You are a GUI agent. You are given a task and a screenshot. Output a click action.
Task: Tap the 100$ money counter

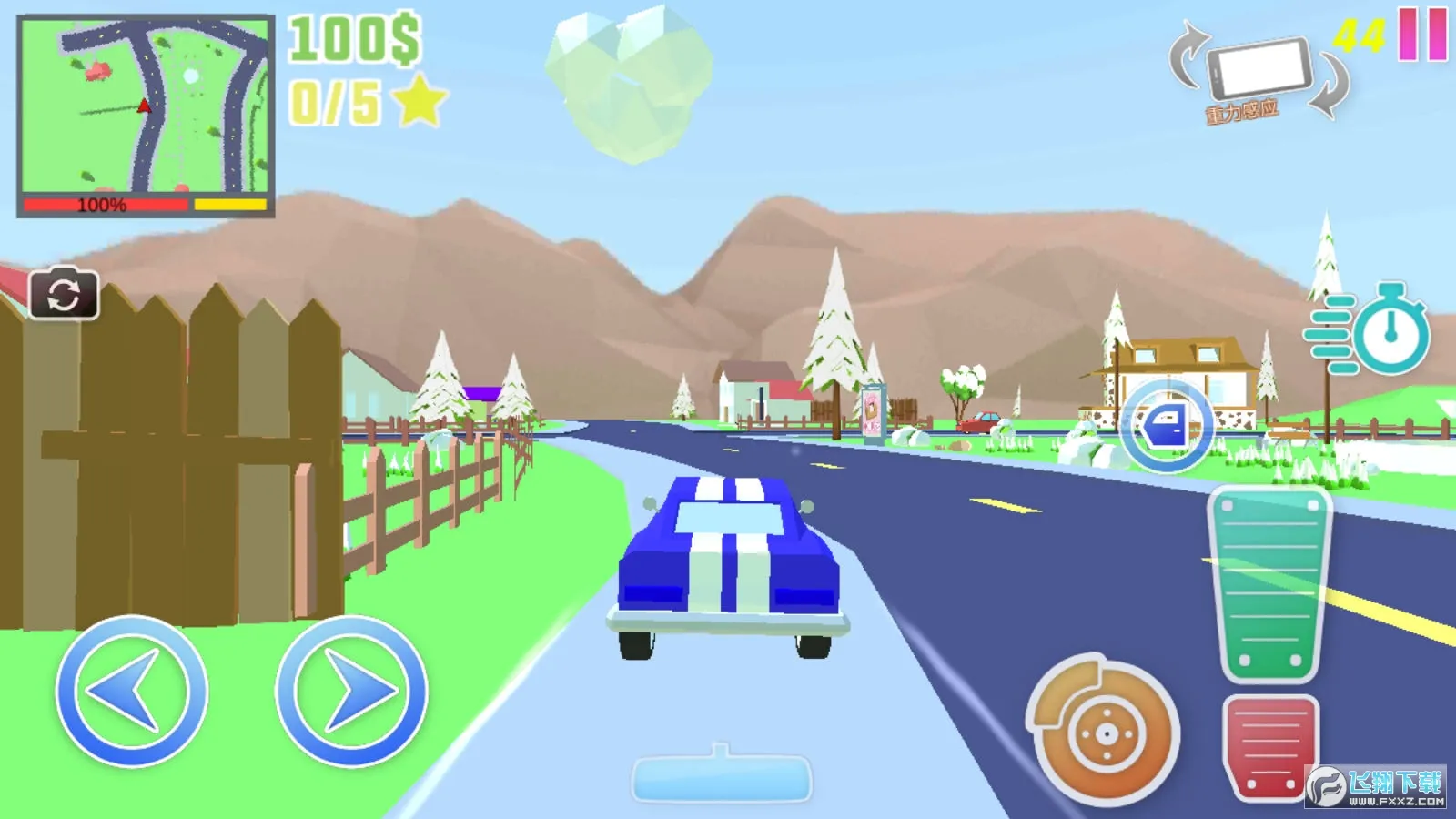click(352, 37)
